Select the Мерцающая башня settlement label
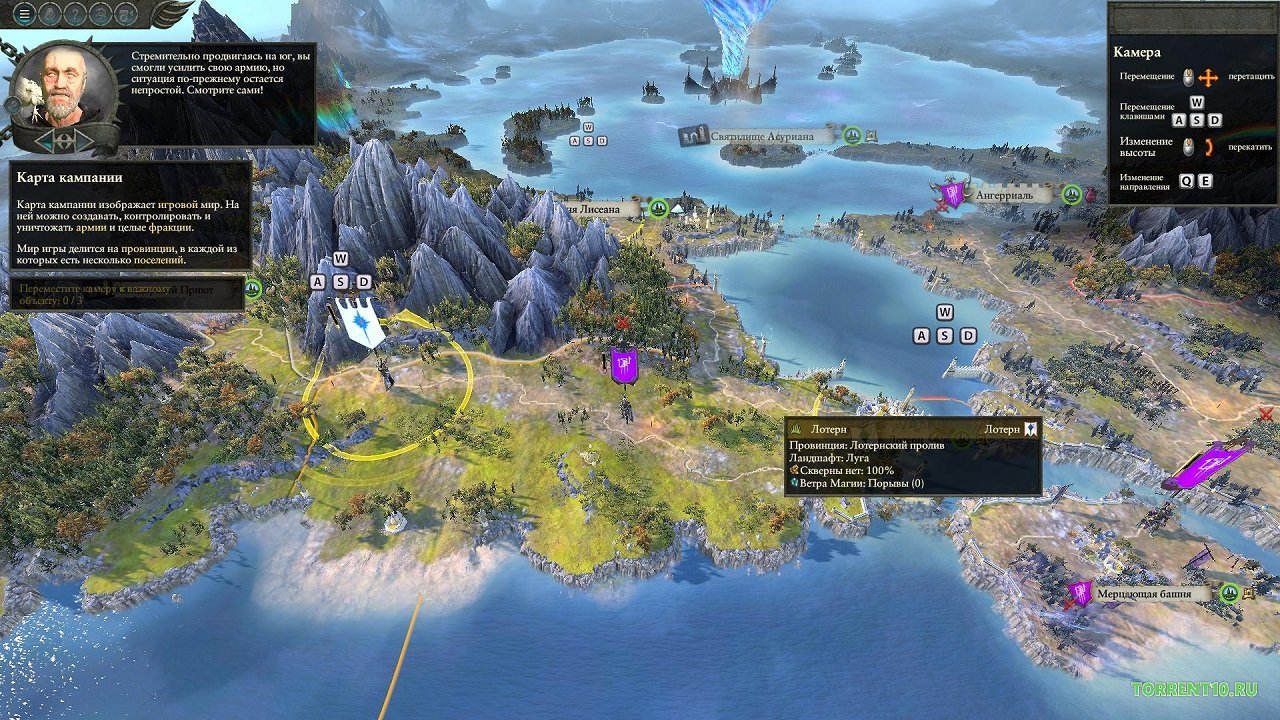1280x720 pixels. pos(1152,593)
